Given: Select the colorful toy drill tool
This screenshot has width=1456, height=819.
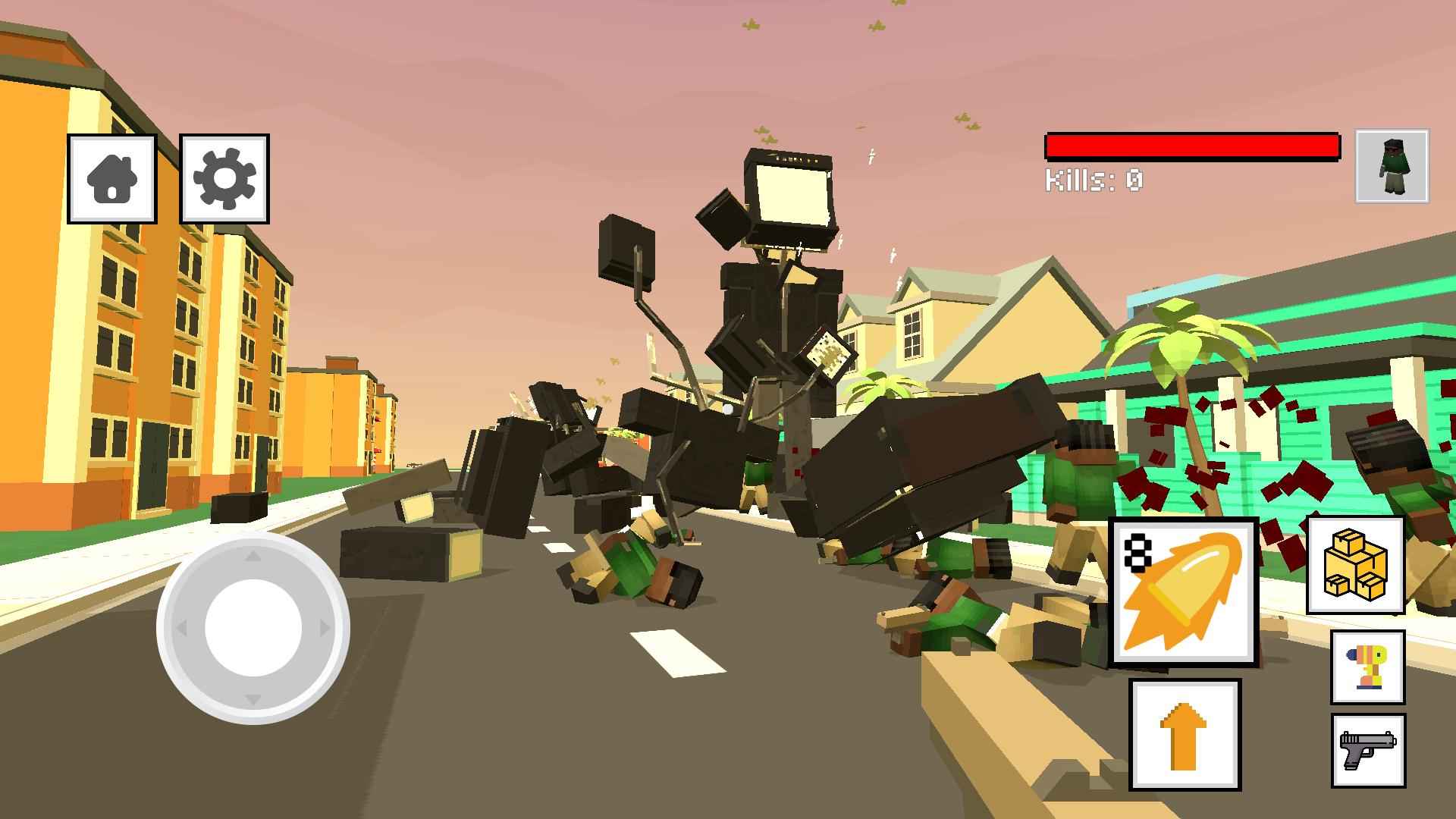Looking at the screenshot, I should click(x=1367, y=667).
